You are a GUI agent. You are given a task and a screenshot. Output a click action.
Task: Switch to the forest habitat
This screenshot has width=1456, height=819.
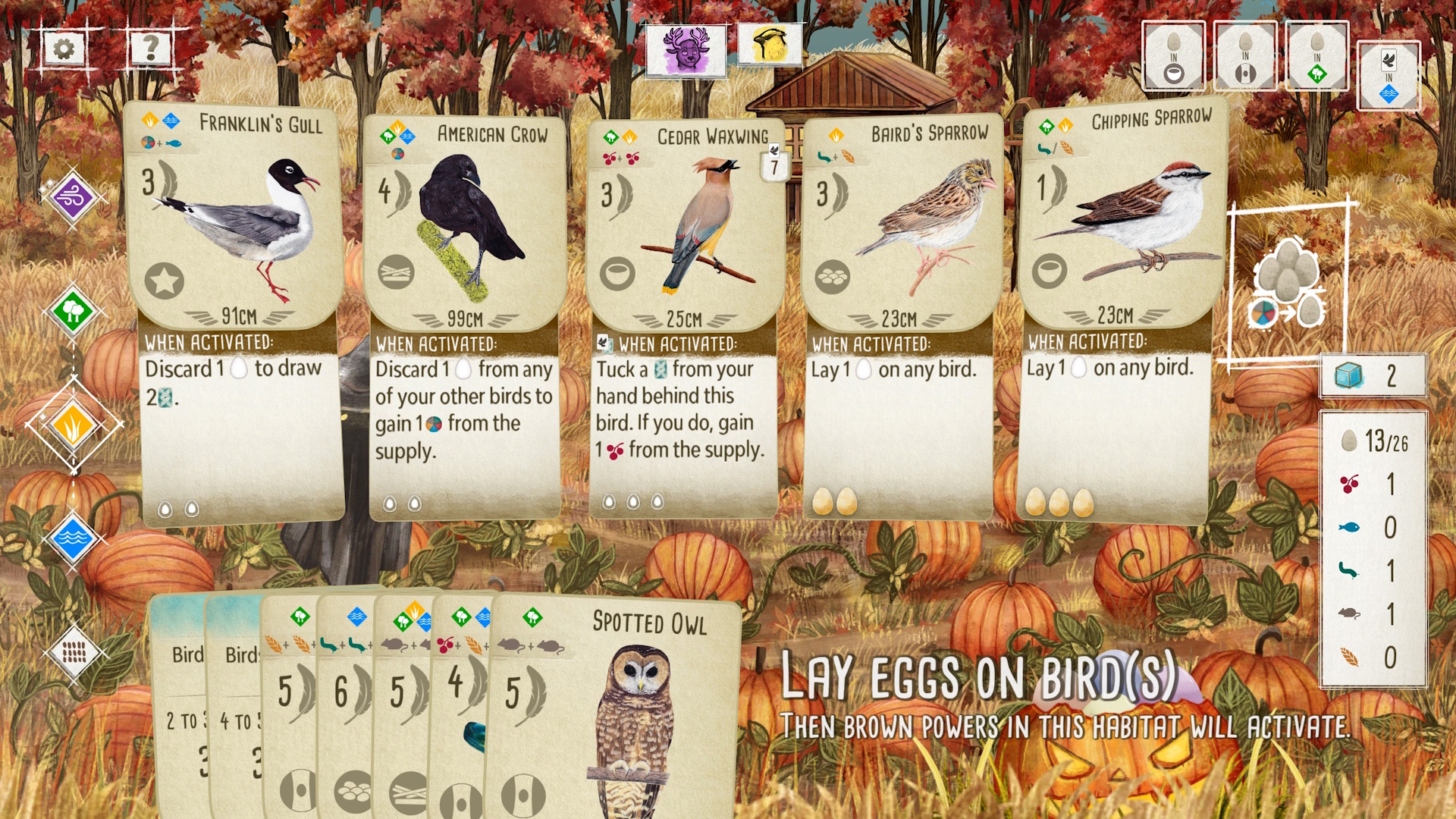[x=72, y=311]
